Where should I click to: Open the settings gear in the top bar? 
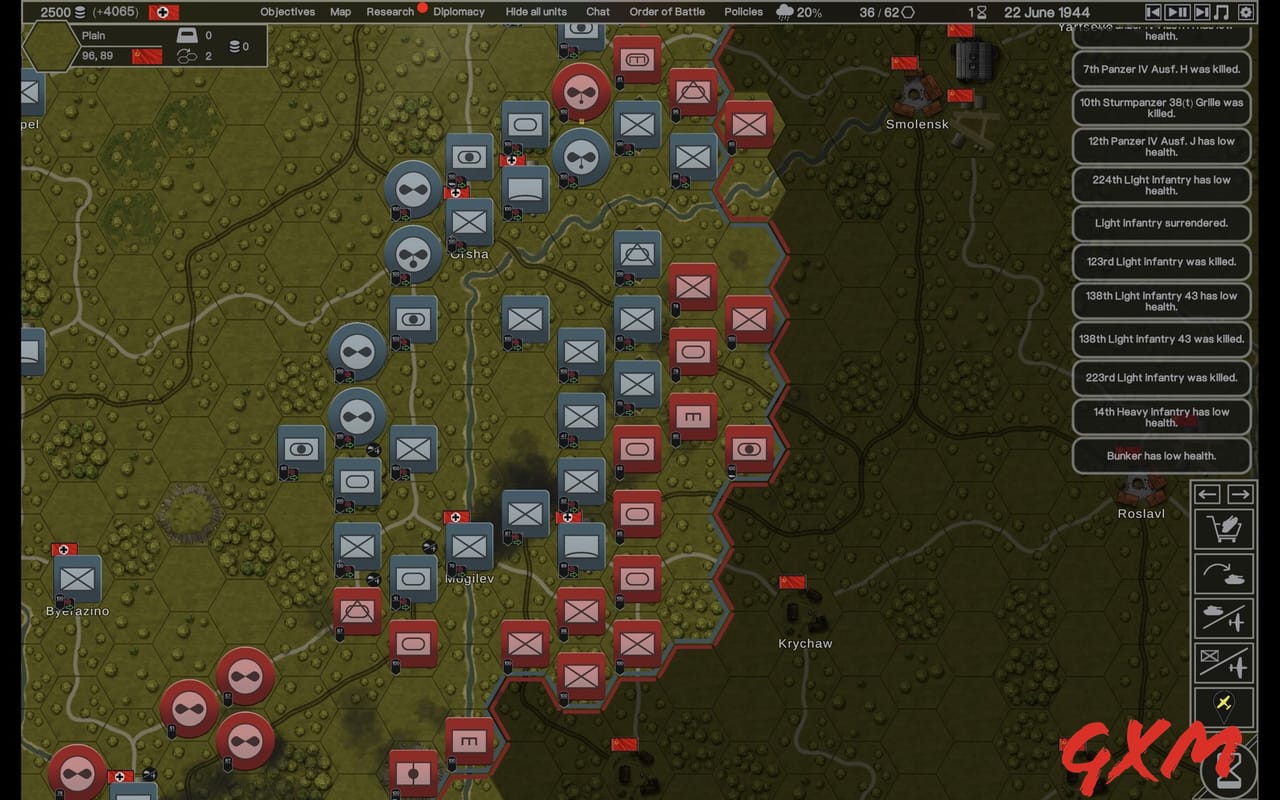[1245, 12]
